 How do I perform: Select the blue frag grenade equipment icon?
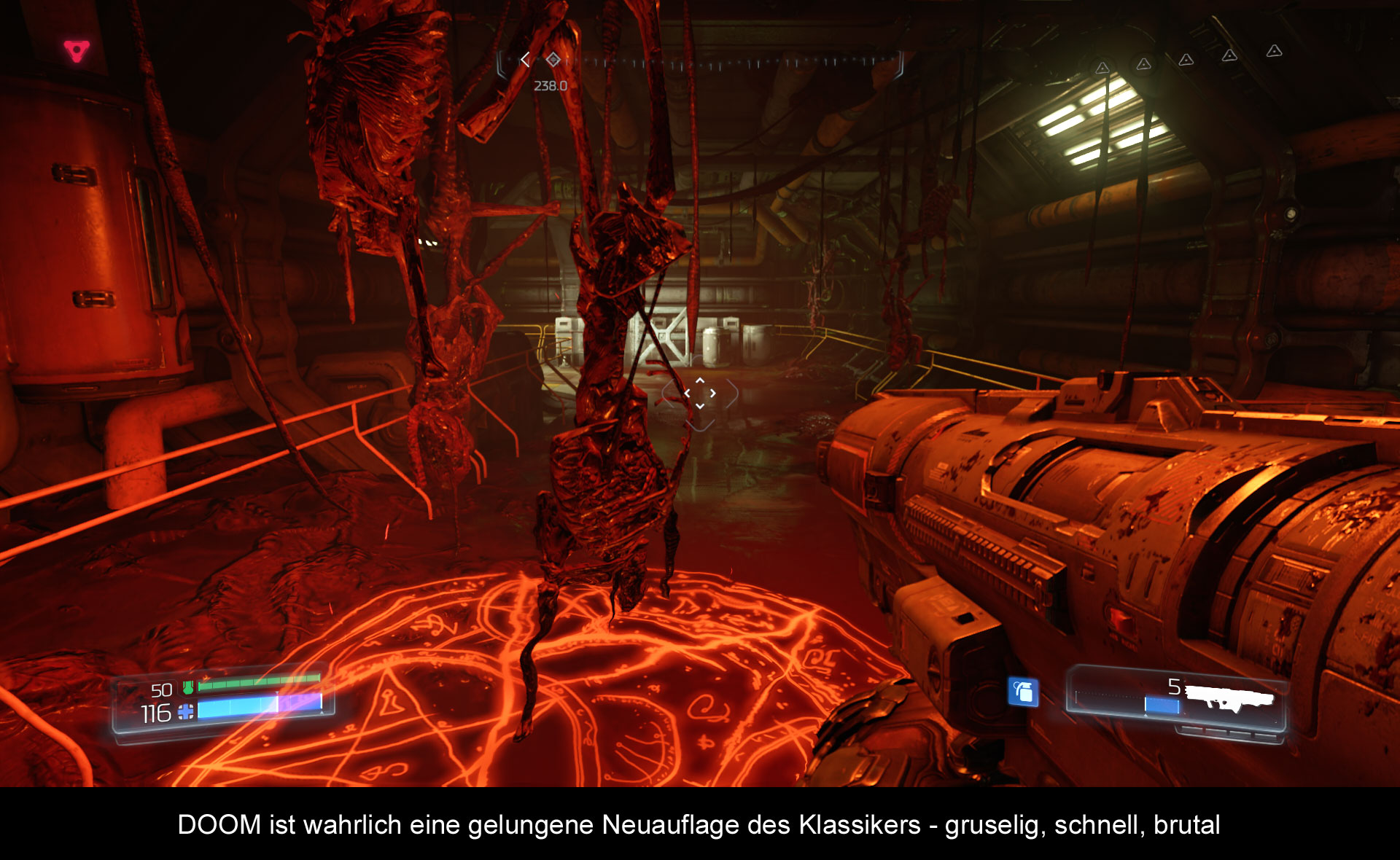point(1022,691)
